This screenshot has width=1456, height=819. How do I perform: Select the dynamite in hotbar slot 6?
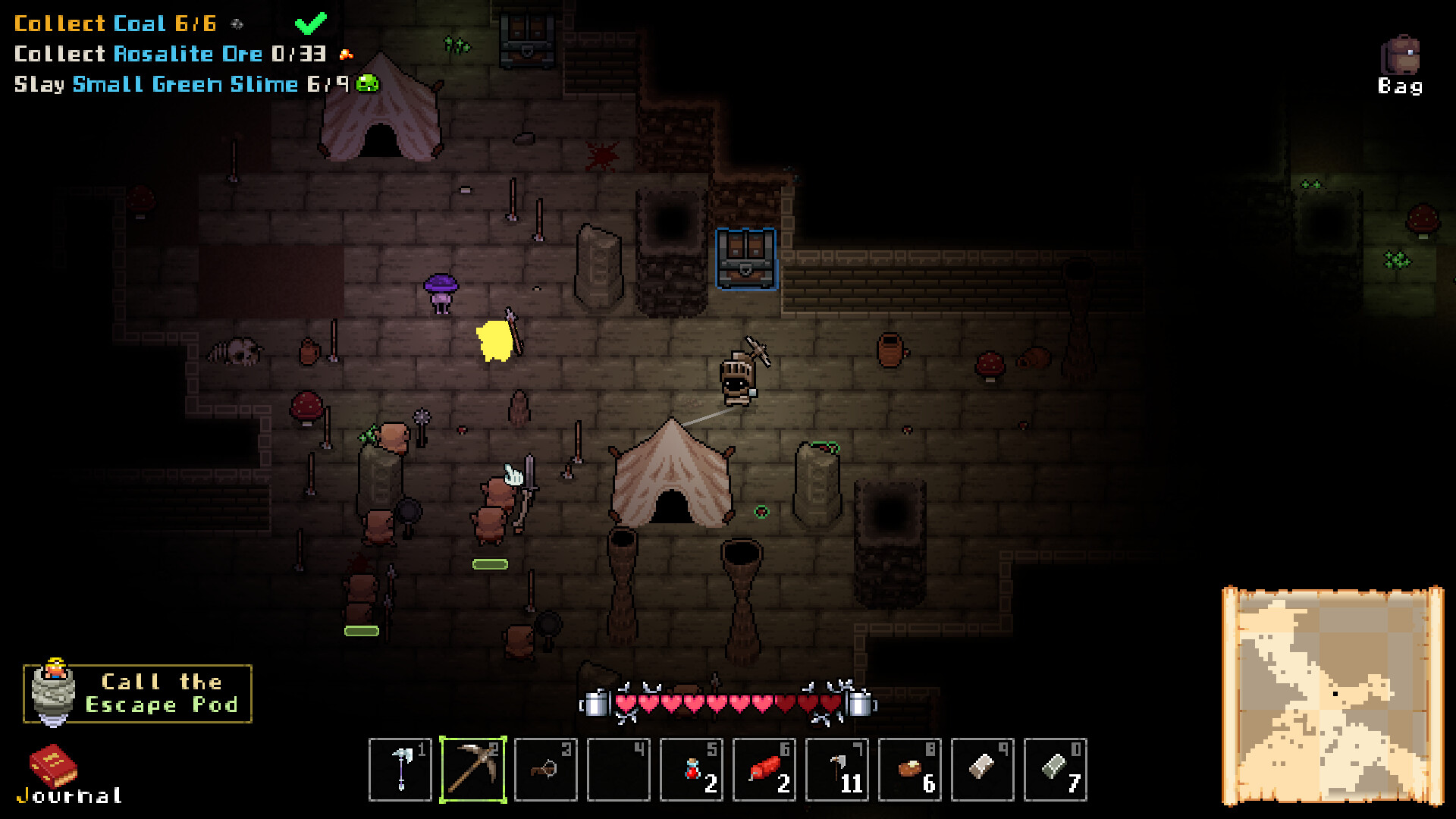tap(764, 770)
